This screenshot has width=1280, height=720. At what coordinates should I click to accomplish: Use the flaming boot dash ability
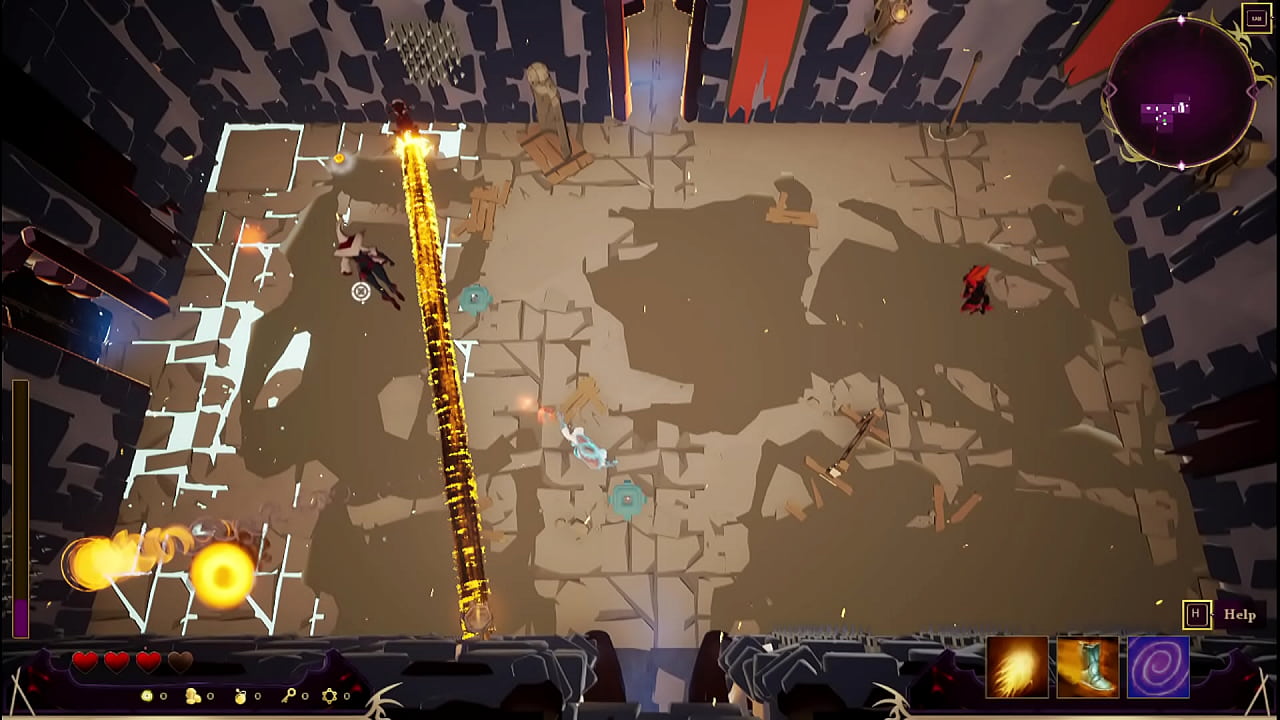coord(1087,667)
